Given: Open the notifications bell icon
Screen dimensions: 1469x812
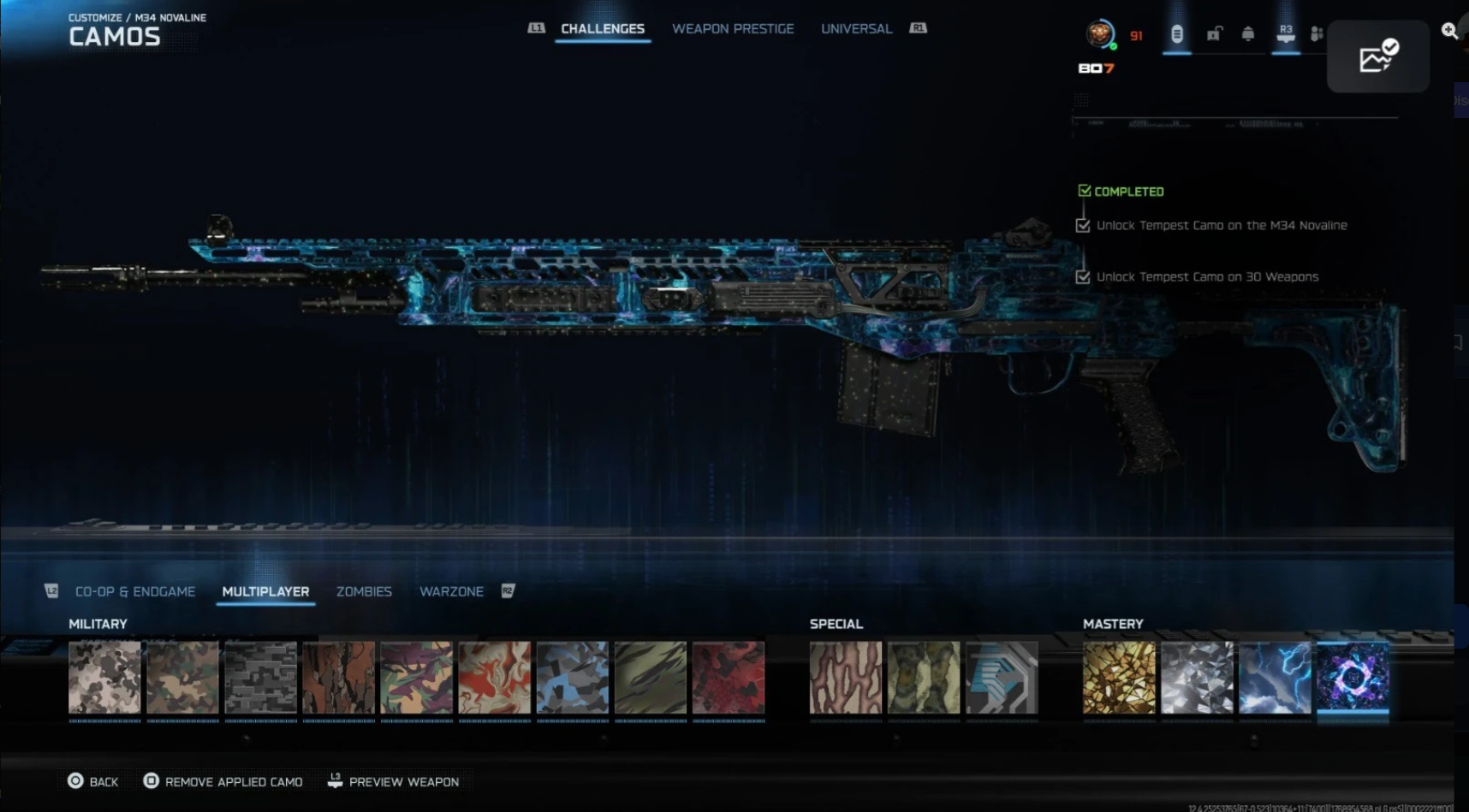Looking at the screenshot, I should click(x=1248, y=34).
